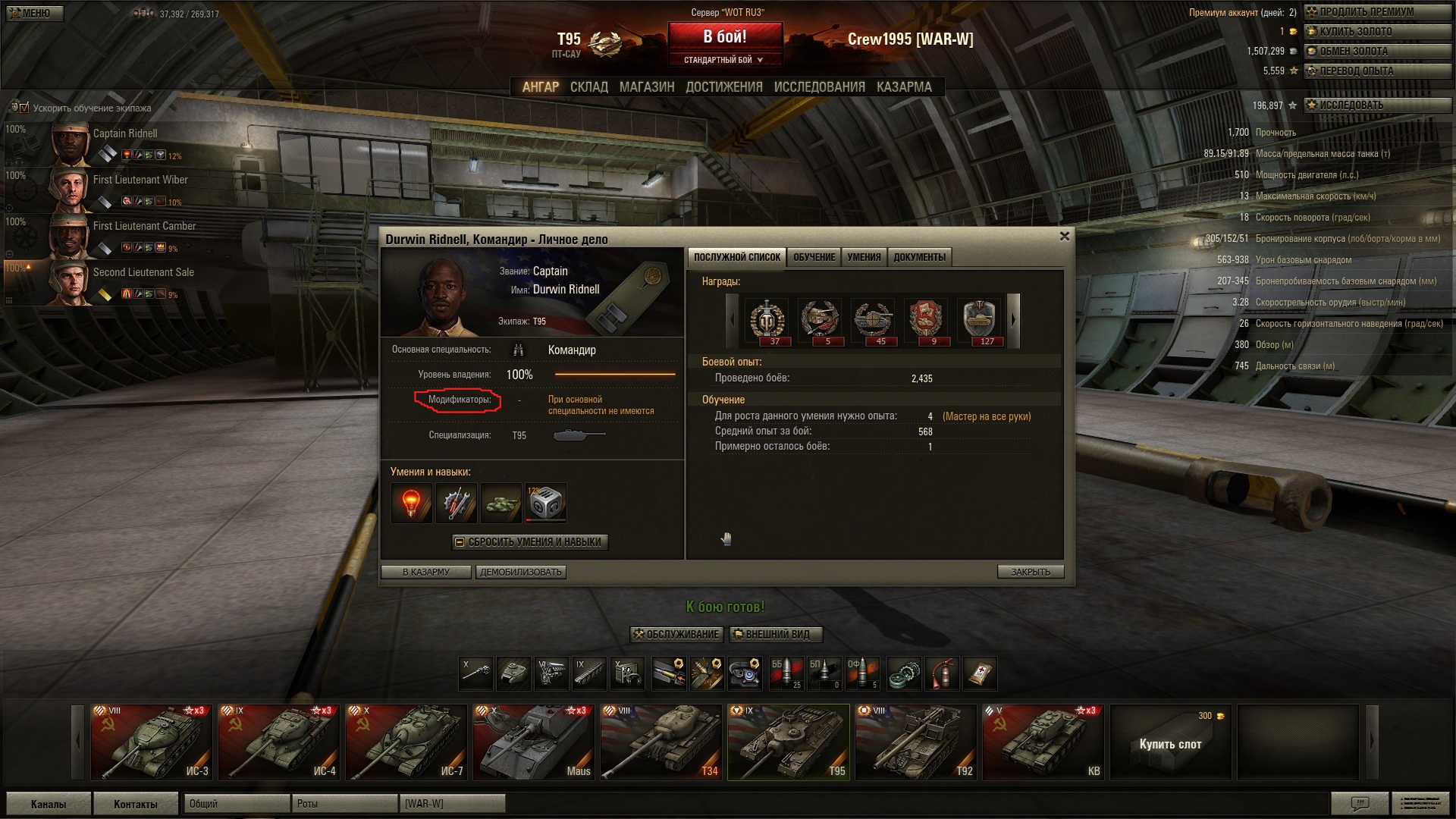
Task: Buy a new slot with Купить слот
Action: tap(1170, 743)
